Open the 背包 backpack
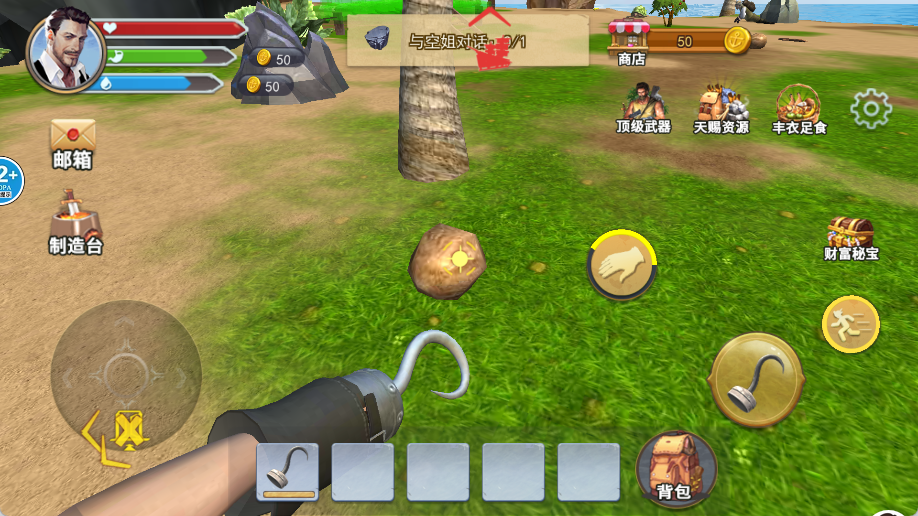This screenshot has height=516, width=918. pyautogui.click(x=675, y=468)
